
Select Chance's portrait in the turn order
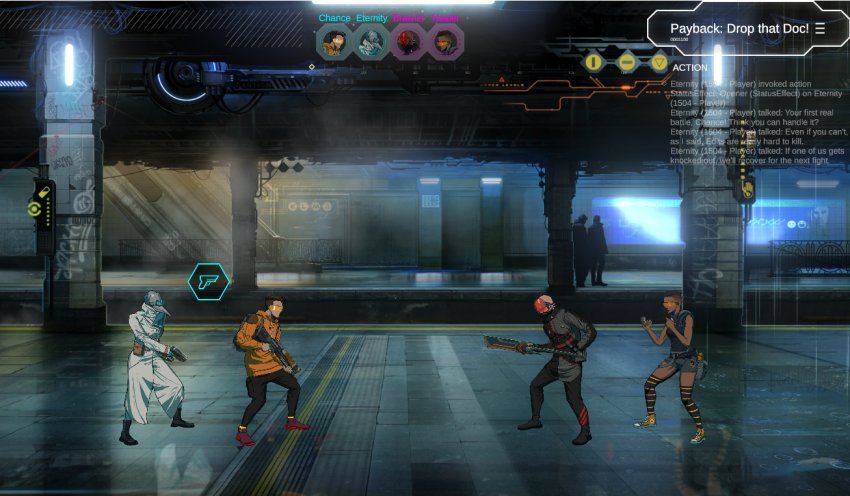point(334,43)
